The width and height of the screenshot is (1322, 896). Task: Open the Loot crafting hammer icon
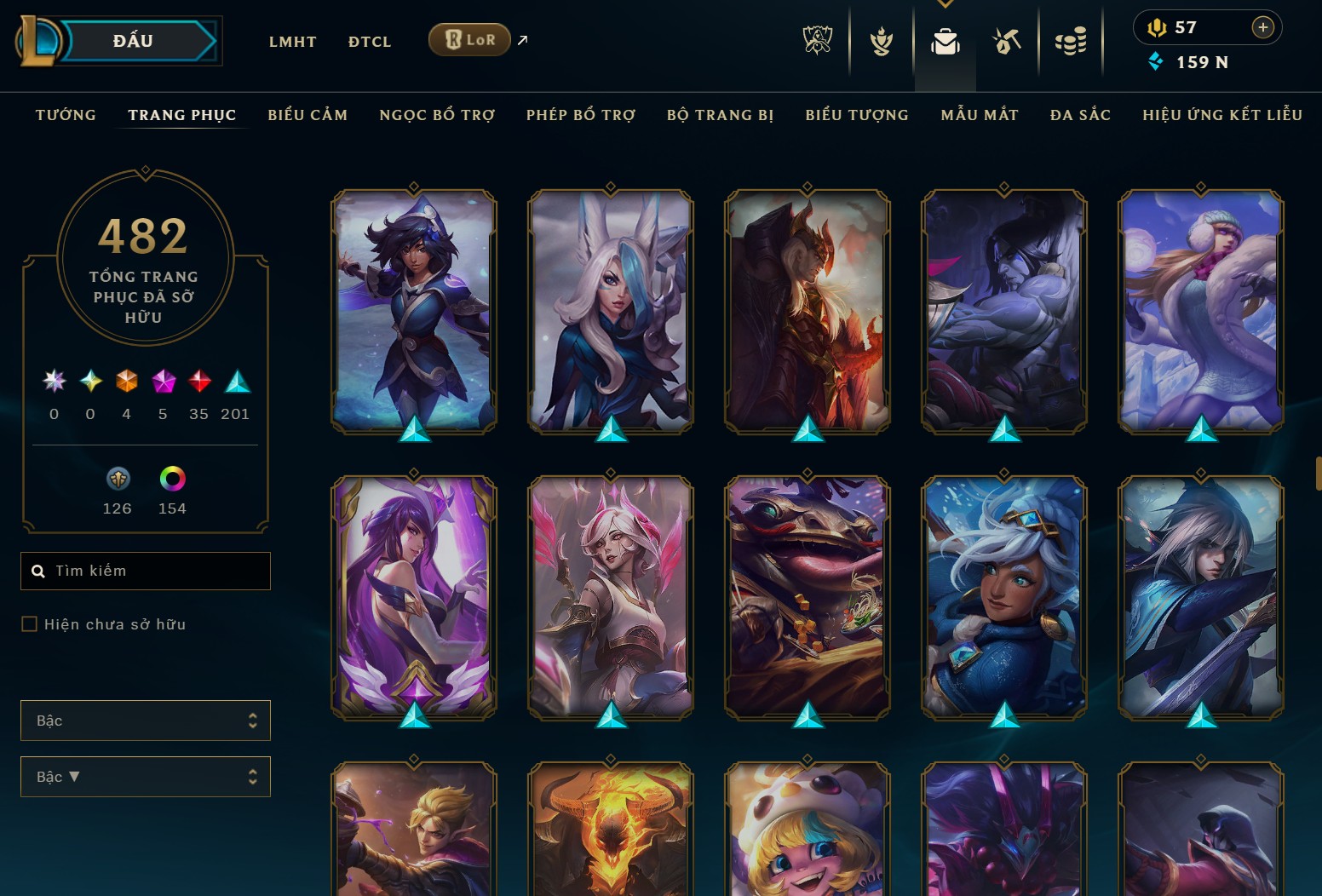[1007, 40]
